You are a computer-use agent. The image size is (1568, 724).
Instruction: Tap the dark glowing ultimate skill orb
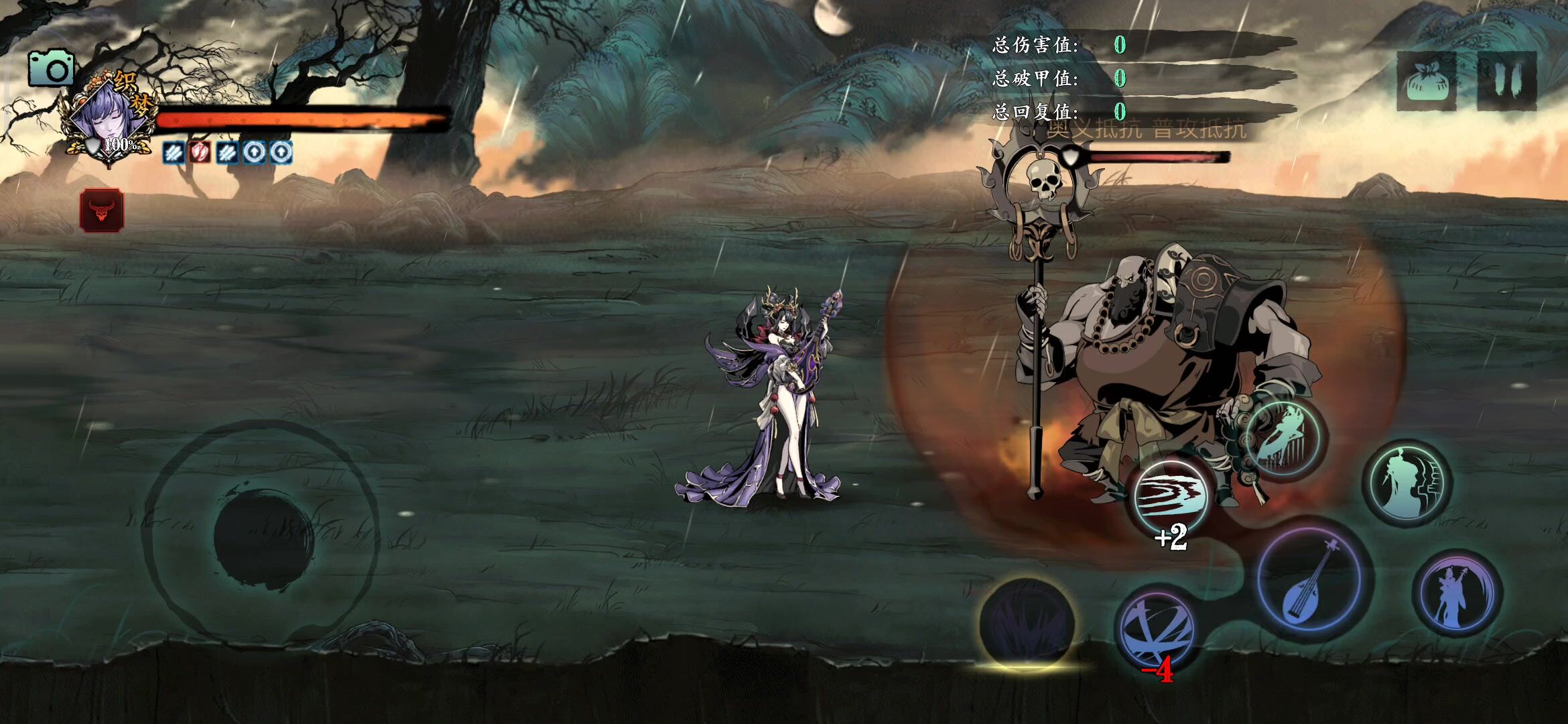[1027, 624]
